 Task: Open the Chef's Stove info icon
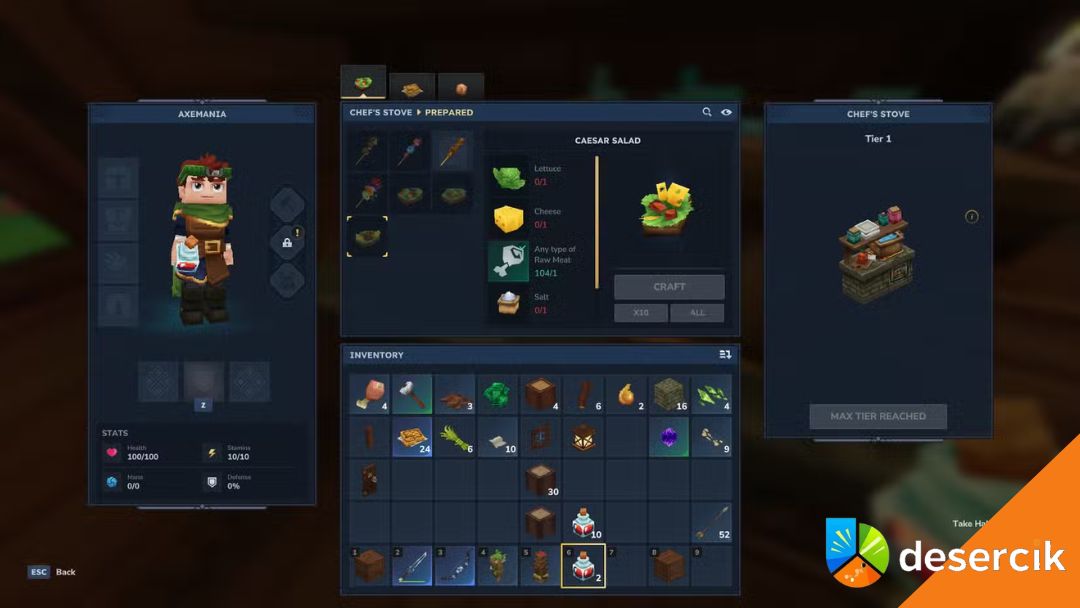pyautogui.click(x=971, y=217)
